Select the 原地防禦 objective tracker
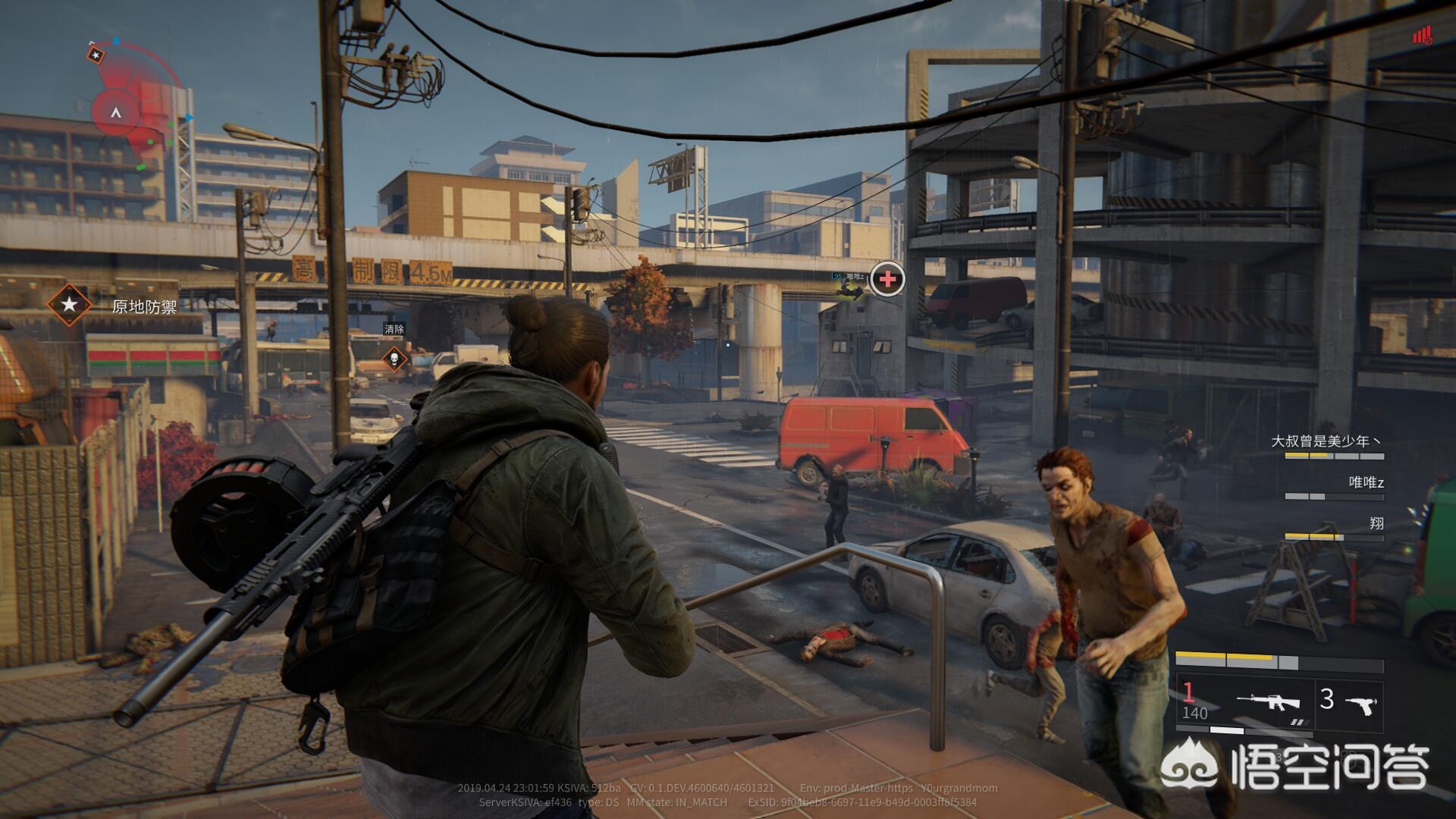Image resolution: width=1456 pixels, height=819 pixels. click(114, 306)
